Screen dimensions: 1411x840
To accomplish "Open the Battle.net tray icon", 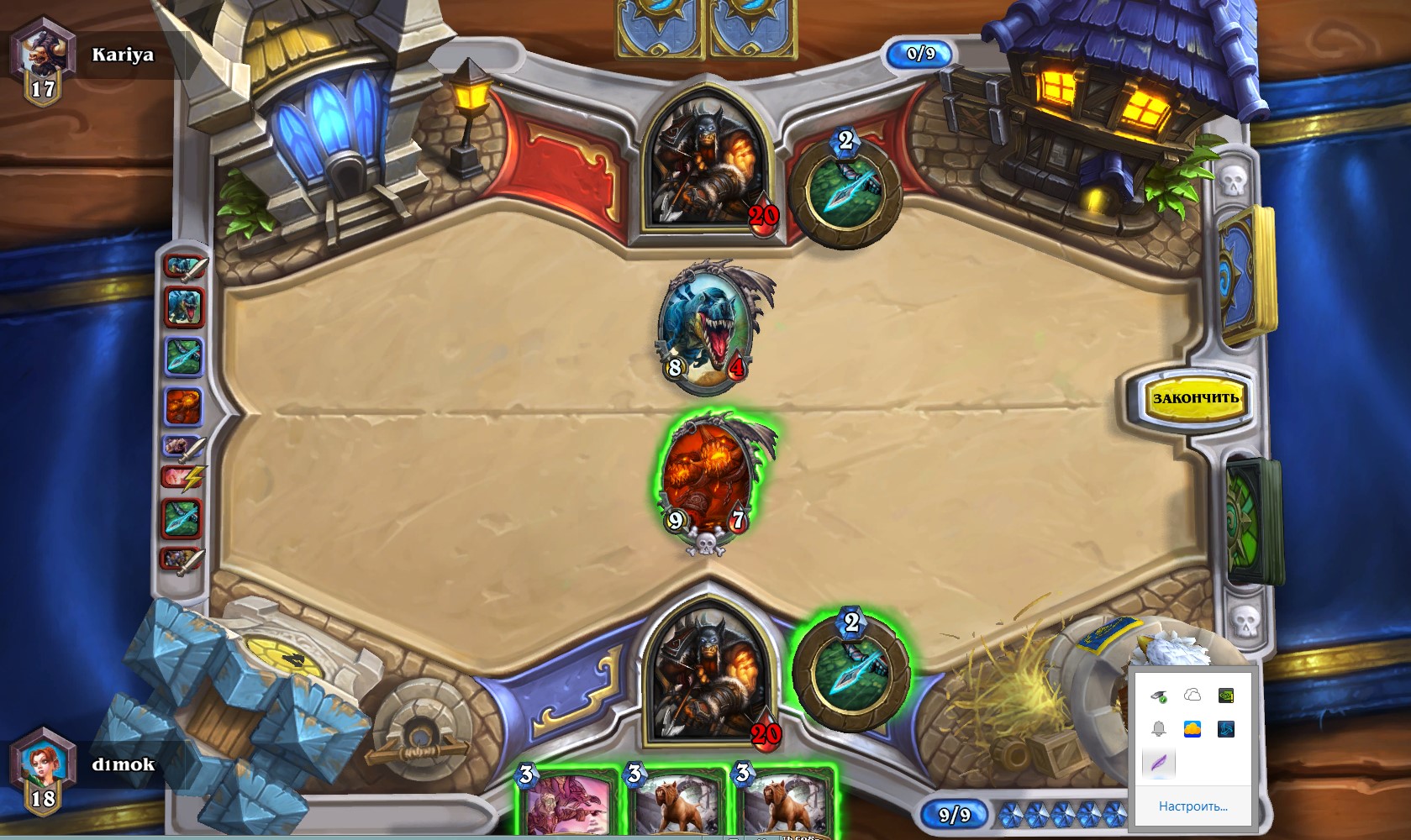I will click(x=1226, y=729).
